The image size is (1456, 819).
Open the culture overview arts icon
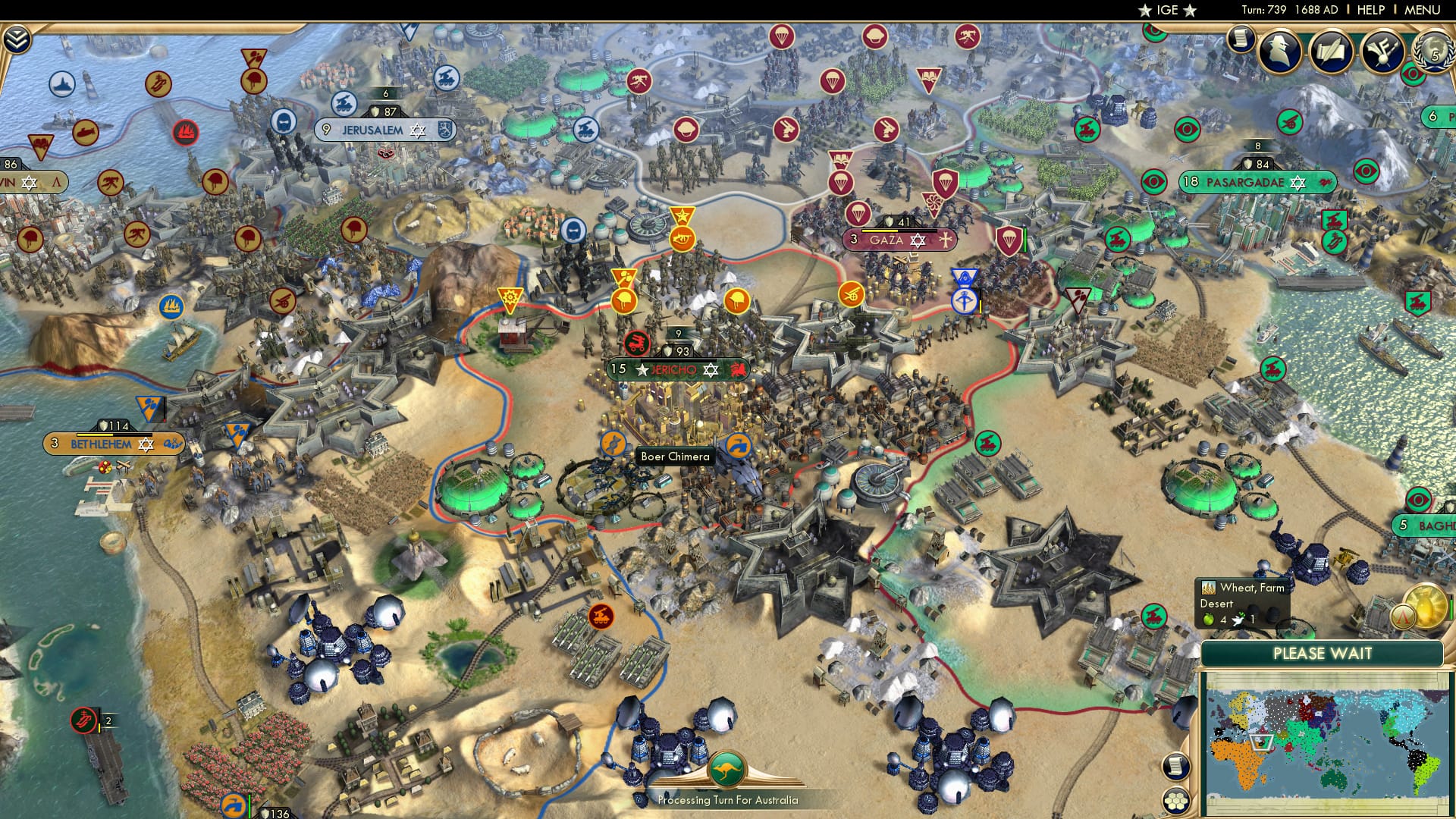point(1383,50)
